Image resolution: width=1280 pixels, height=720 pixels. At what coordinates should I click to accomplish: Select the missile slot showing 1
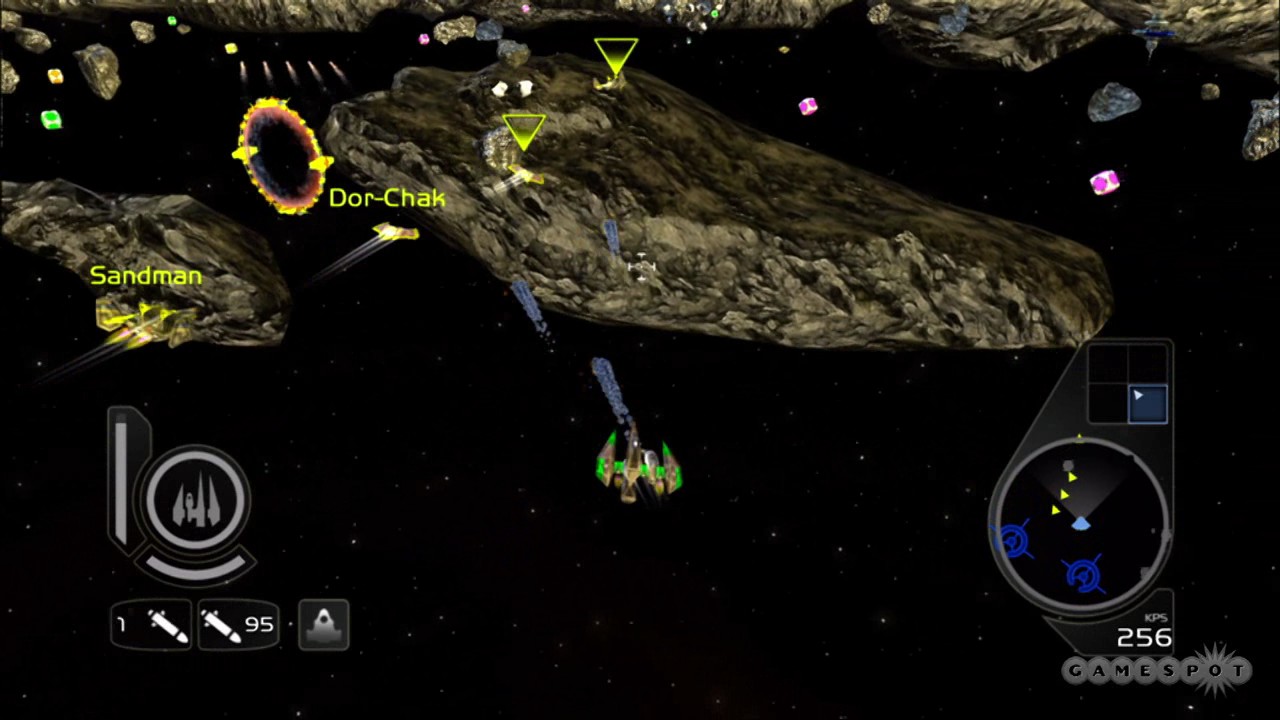pos(152,626)
